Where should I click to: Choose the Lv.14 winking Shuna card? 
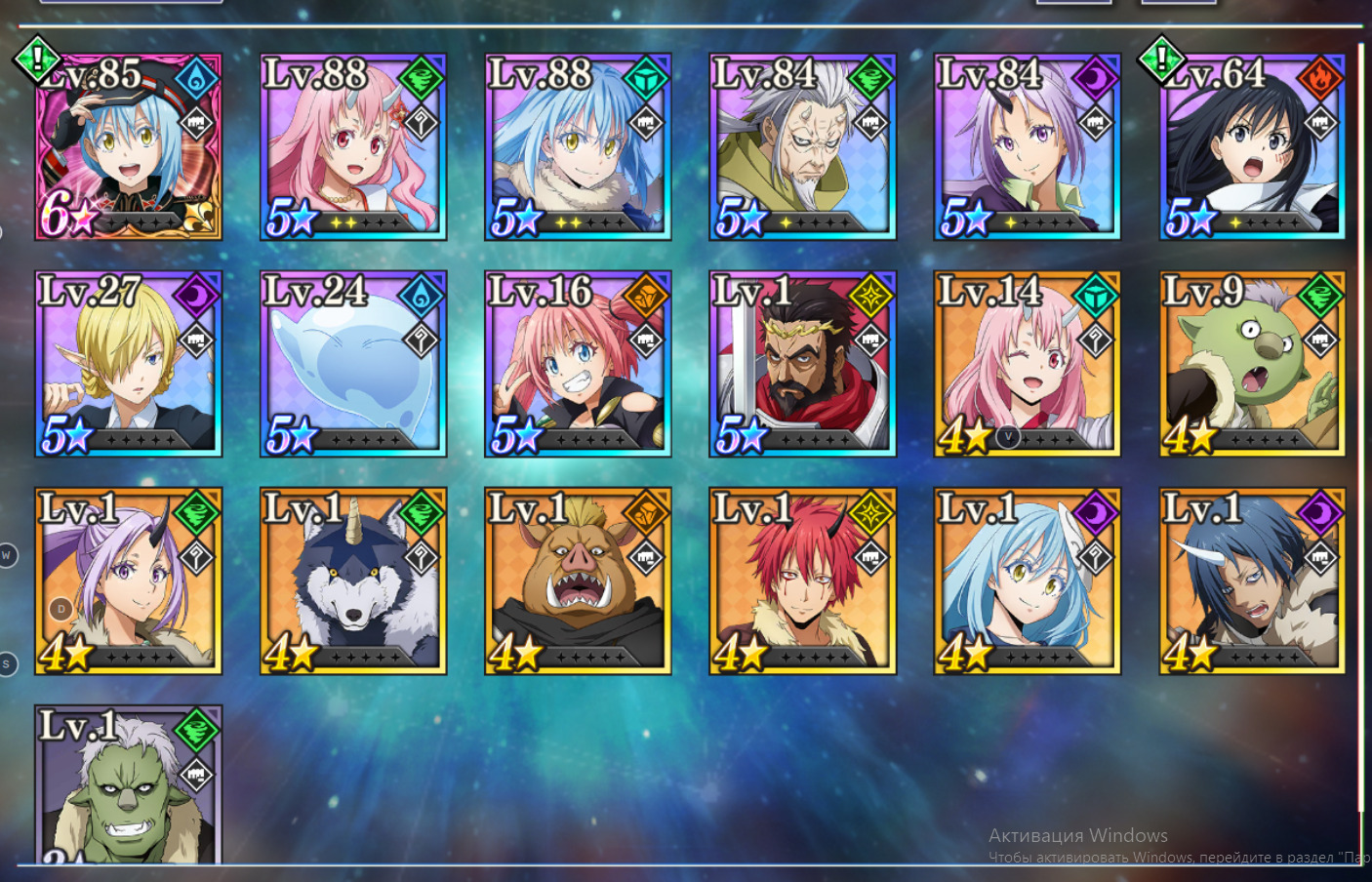[x=1027, y=364]
